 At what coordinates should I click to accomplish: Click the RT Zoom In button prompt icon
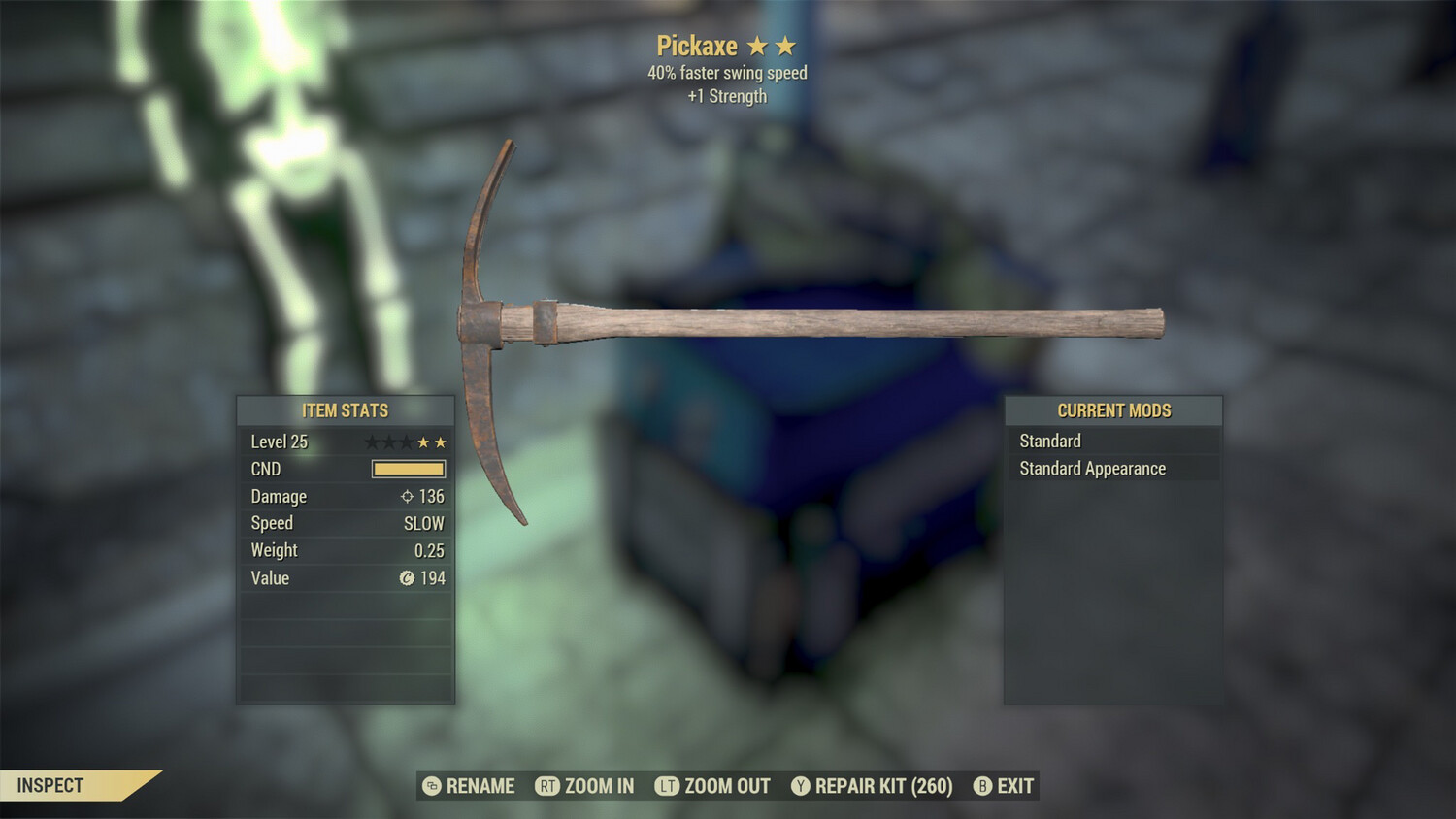[x=549, y=786]
